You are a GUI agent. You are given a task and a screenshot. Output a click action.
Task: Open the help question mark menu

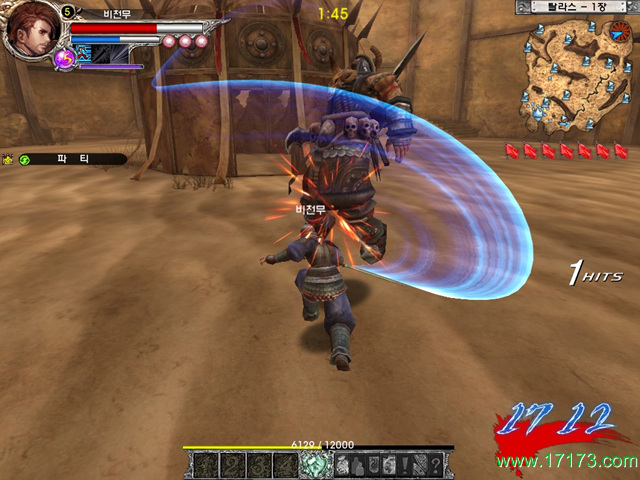(x=435, y=465)
